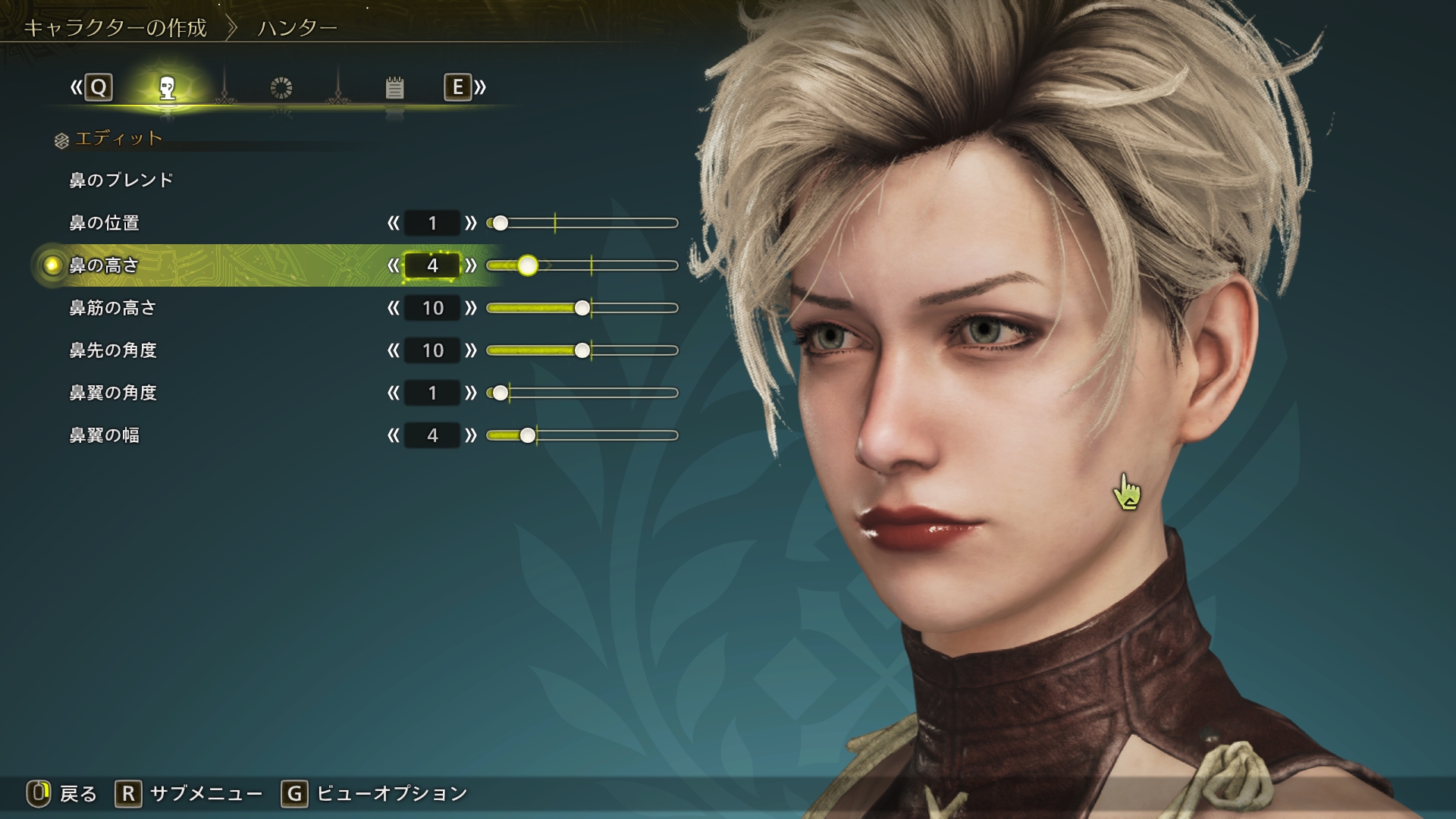
Task: Decrease the 鼻翼の幅 value with left arrow
Action: coord(393,435)
